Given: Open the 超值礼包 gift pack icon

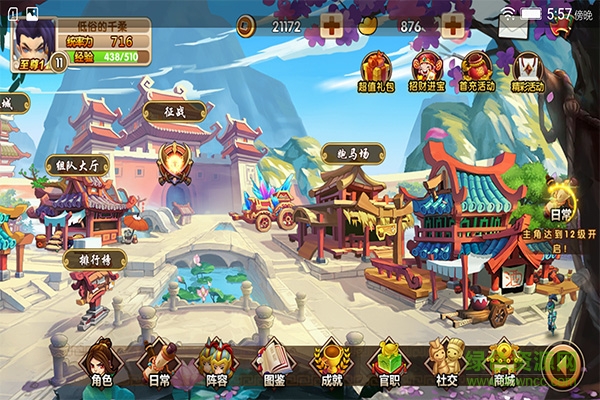Looking at the screenshot, I should pos(374,71).
